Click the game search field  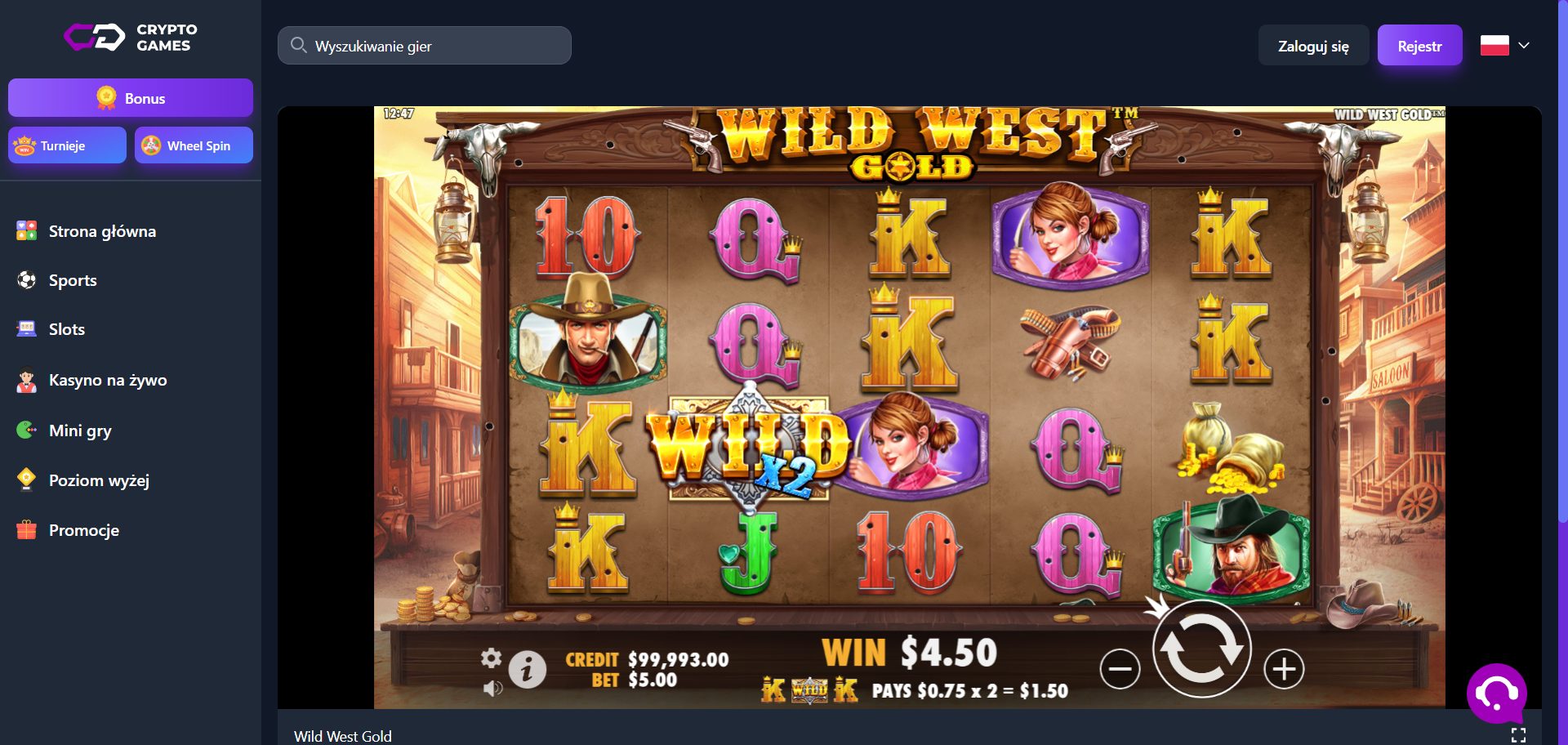click(424, 45)
